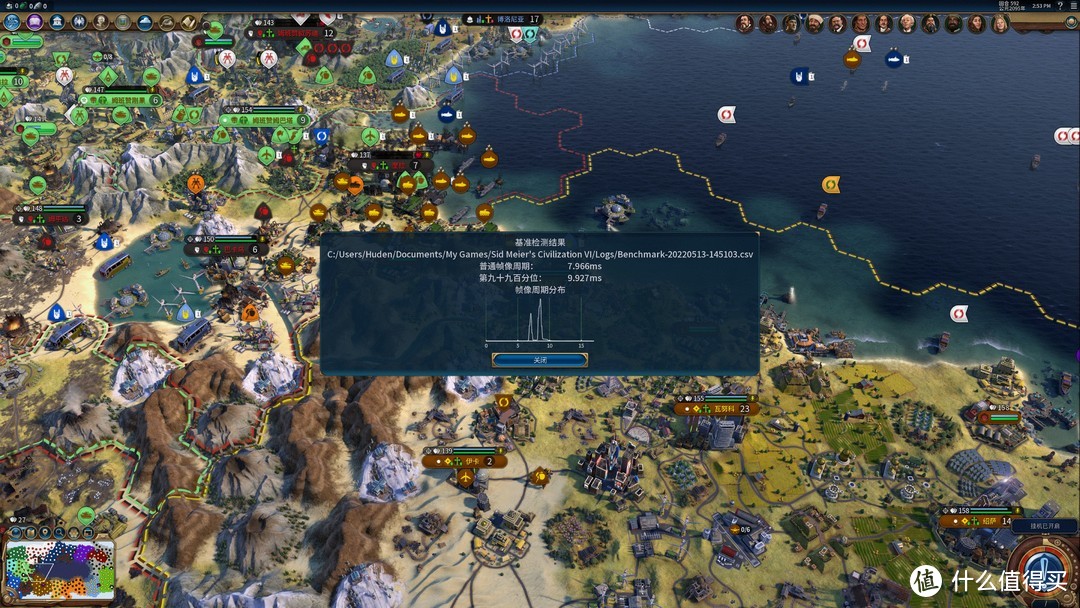
Task: Click the world minimap
Action: pos(59,570)
